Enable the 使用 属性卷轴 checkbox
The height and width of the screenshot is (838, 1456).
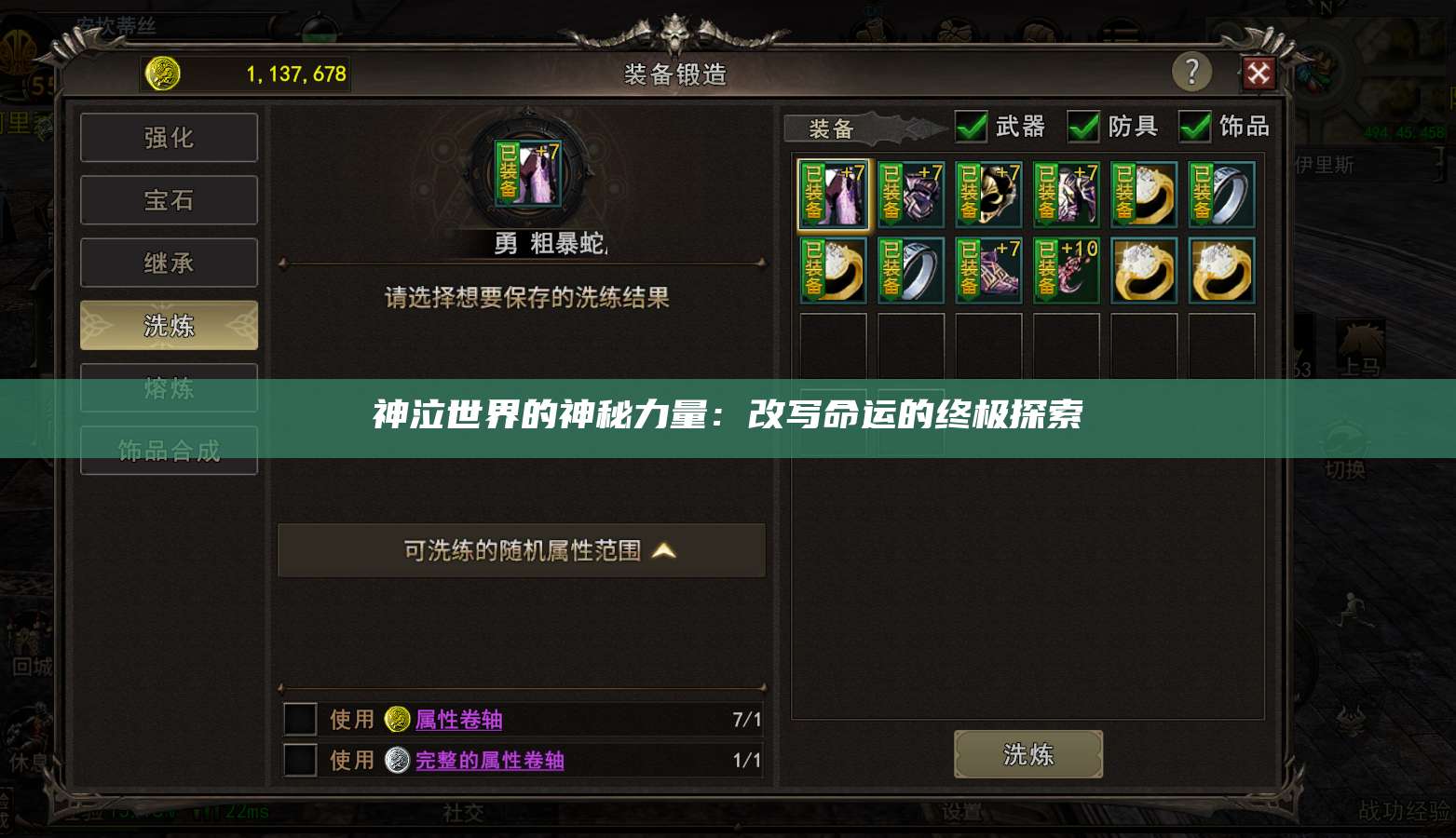[x=299, y=719]
